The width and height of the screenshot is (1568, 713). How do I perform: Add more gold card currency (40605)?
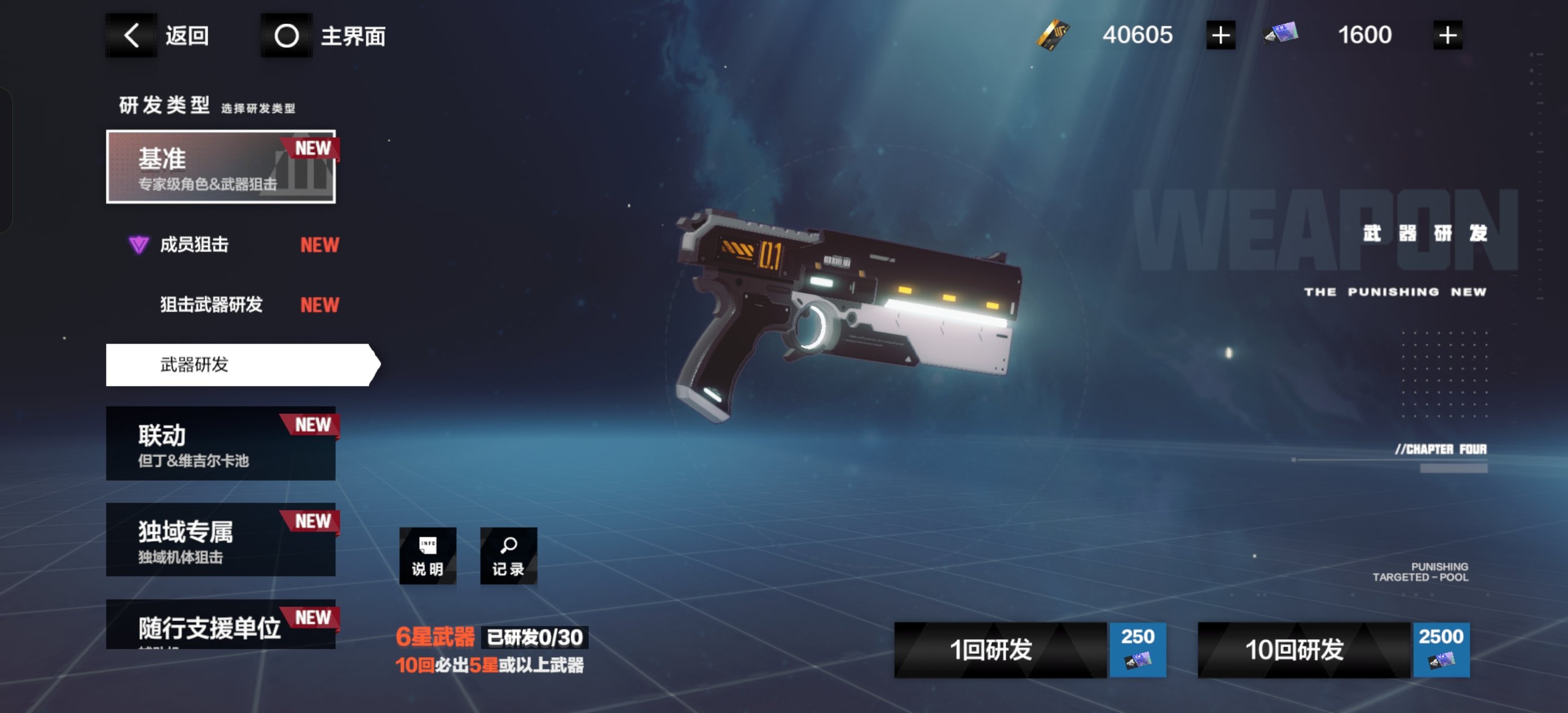tap(1220, 36)
